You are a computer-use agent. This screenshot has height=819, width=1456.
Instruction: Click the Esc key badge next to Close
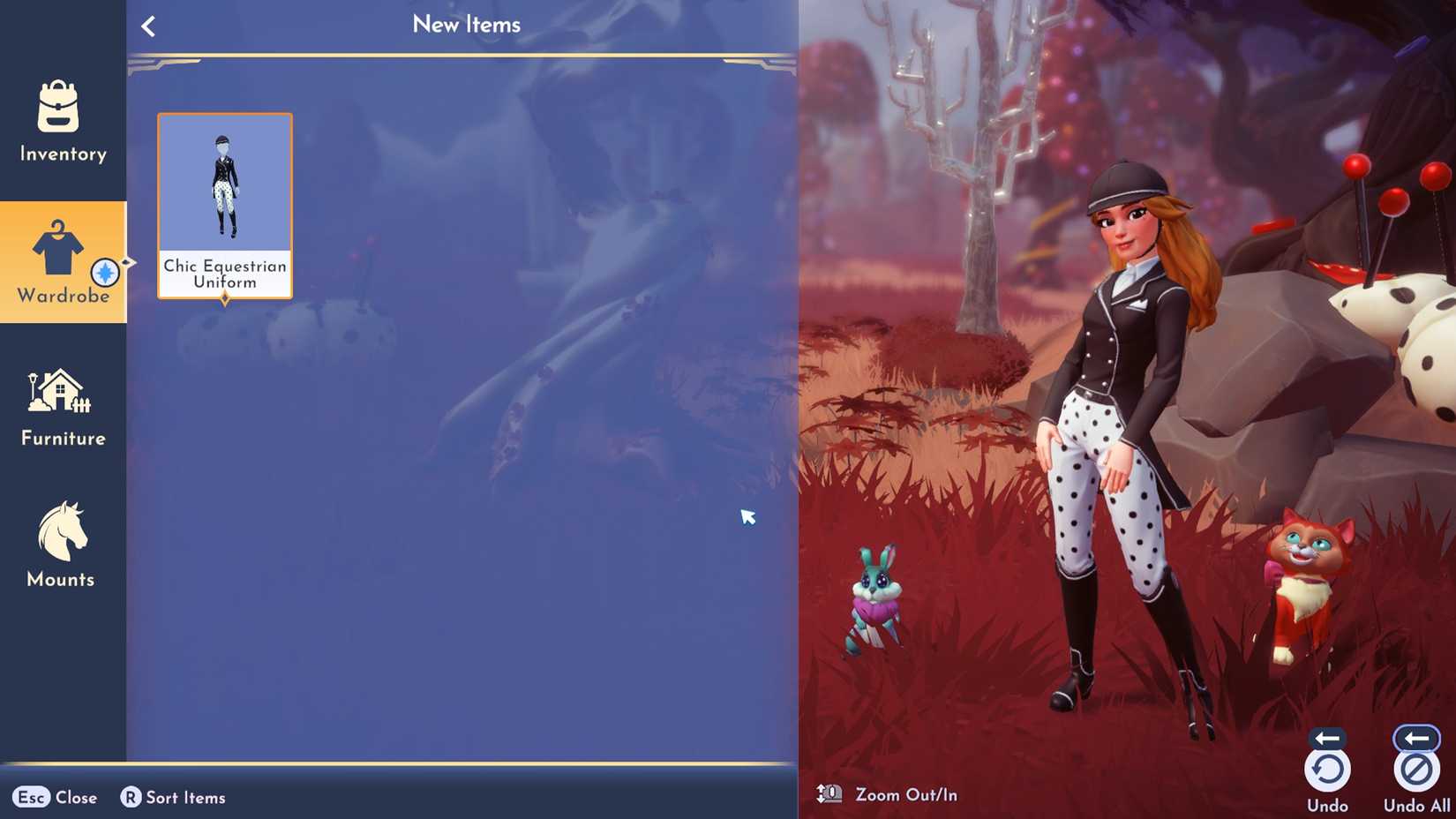pos(30,797)
